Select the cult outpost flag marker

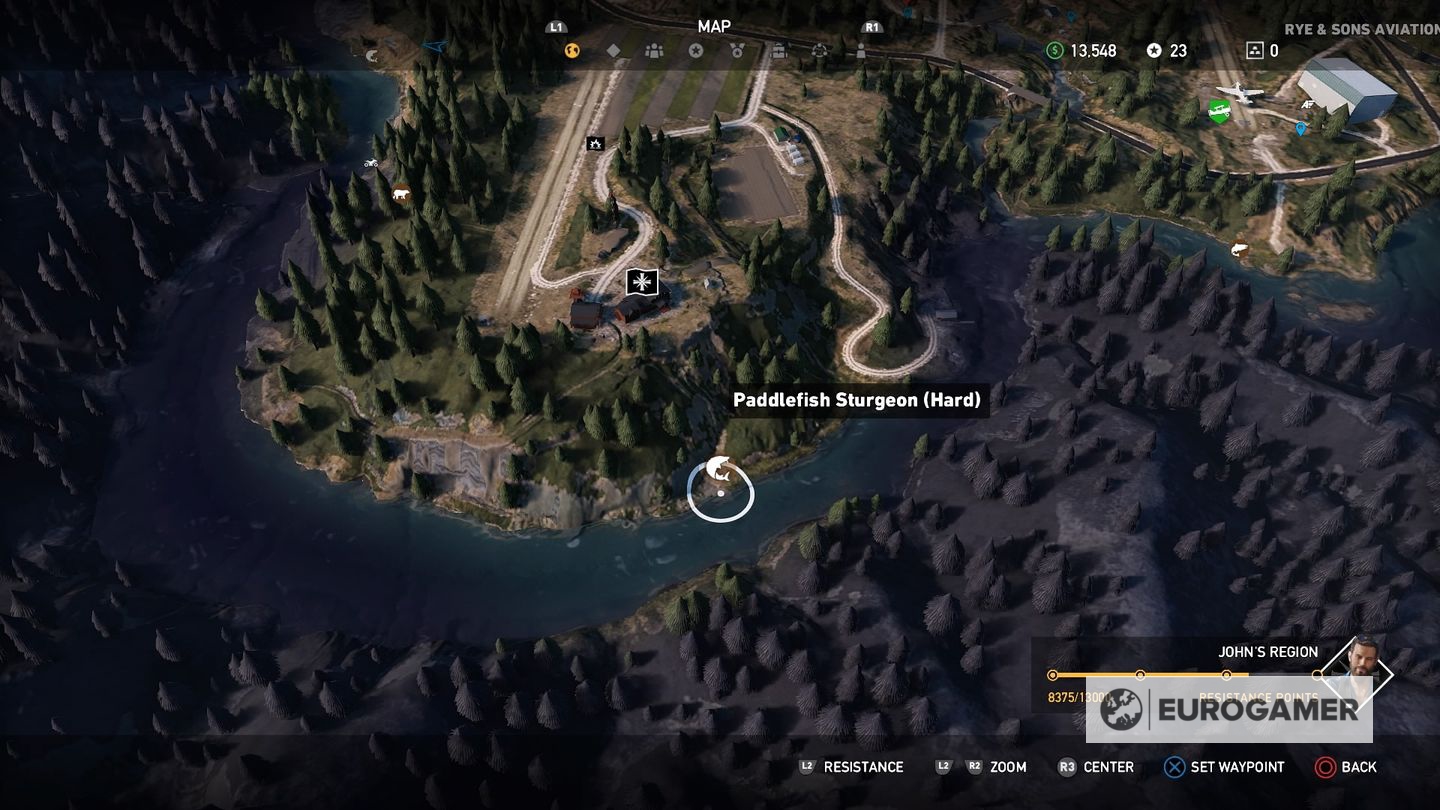pos(641,282)
